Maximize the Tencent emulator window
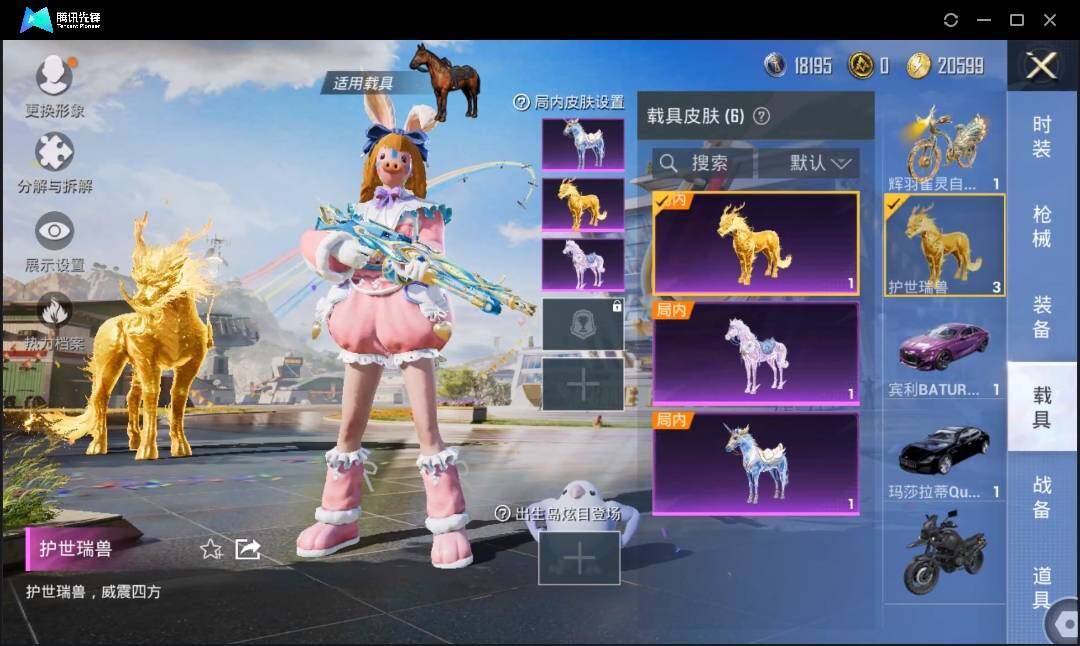1080x646 pixels. pyautogui.click(x=1017, y=20)
